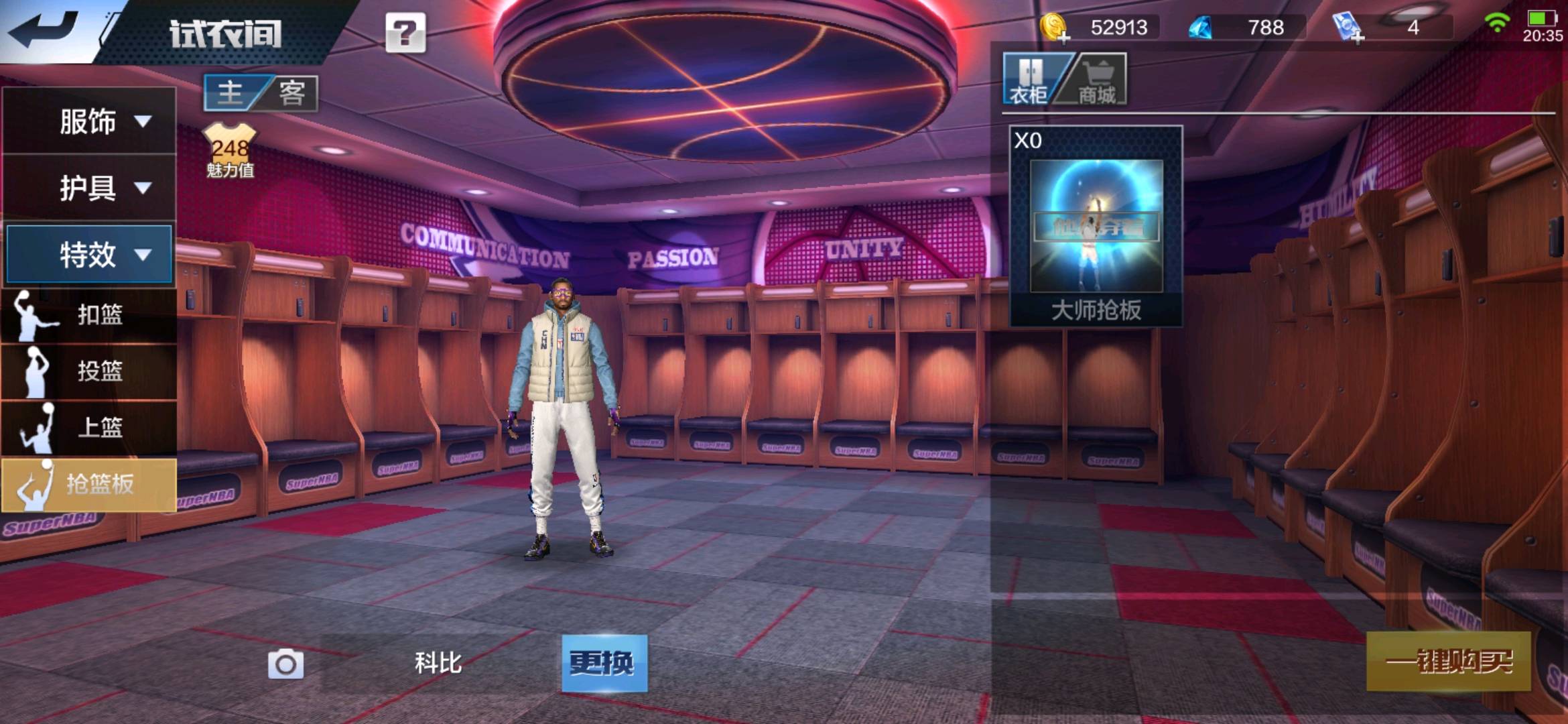Viewport: 1568px width, 724px height.
Task: Open the question mark help button
Action: tap(405, 33)
